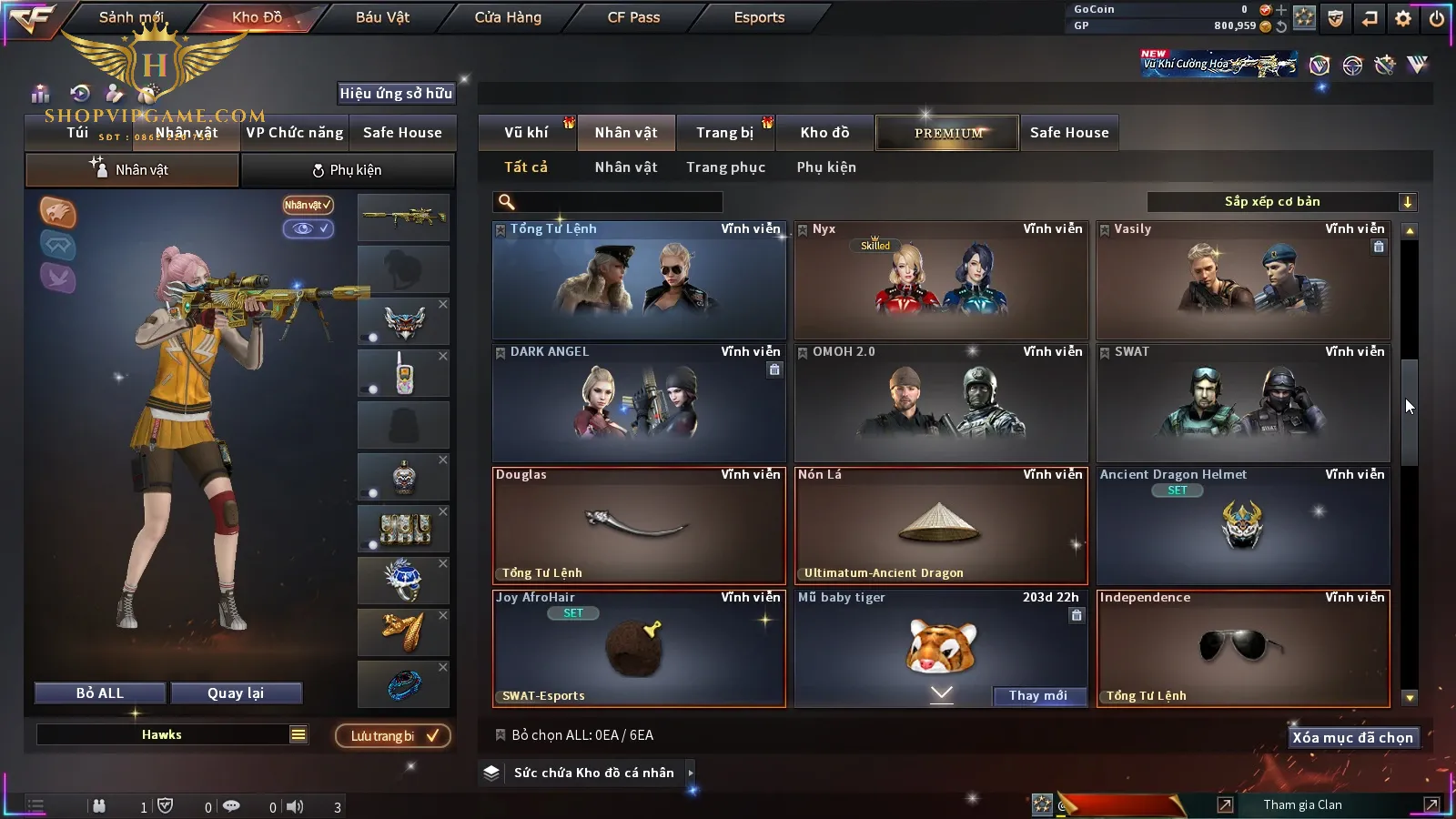Pick the Nón Lá hat item
The width and height of the screenshot is (1456, 819).
[x=941, y=526]
